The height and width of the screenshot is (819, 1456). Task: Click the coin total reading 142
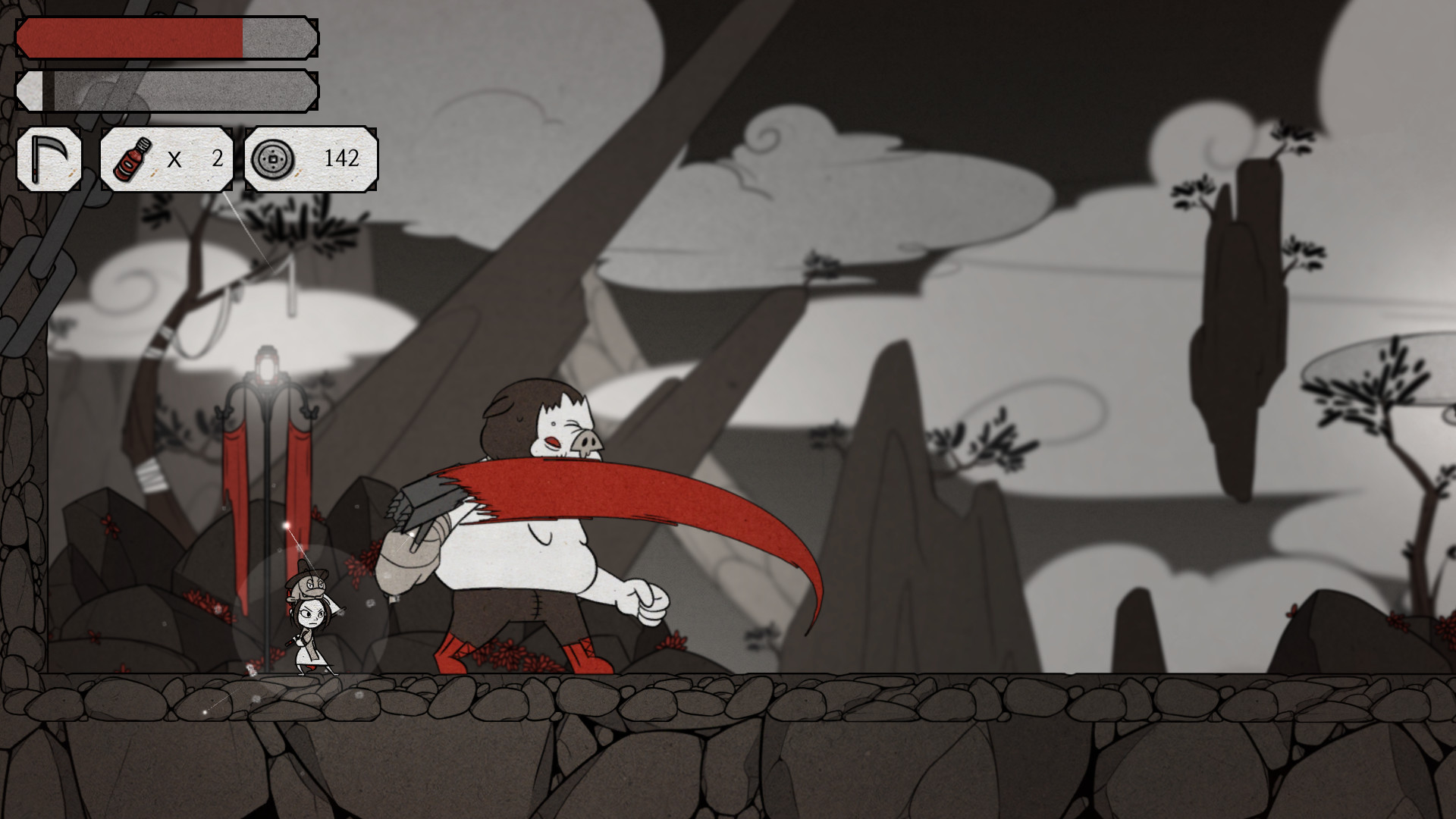click(x=343, y=159)
